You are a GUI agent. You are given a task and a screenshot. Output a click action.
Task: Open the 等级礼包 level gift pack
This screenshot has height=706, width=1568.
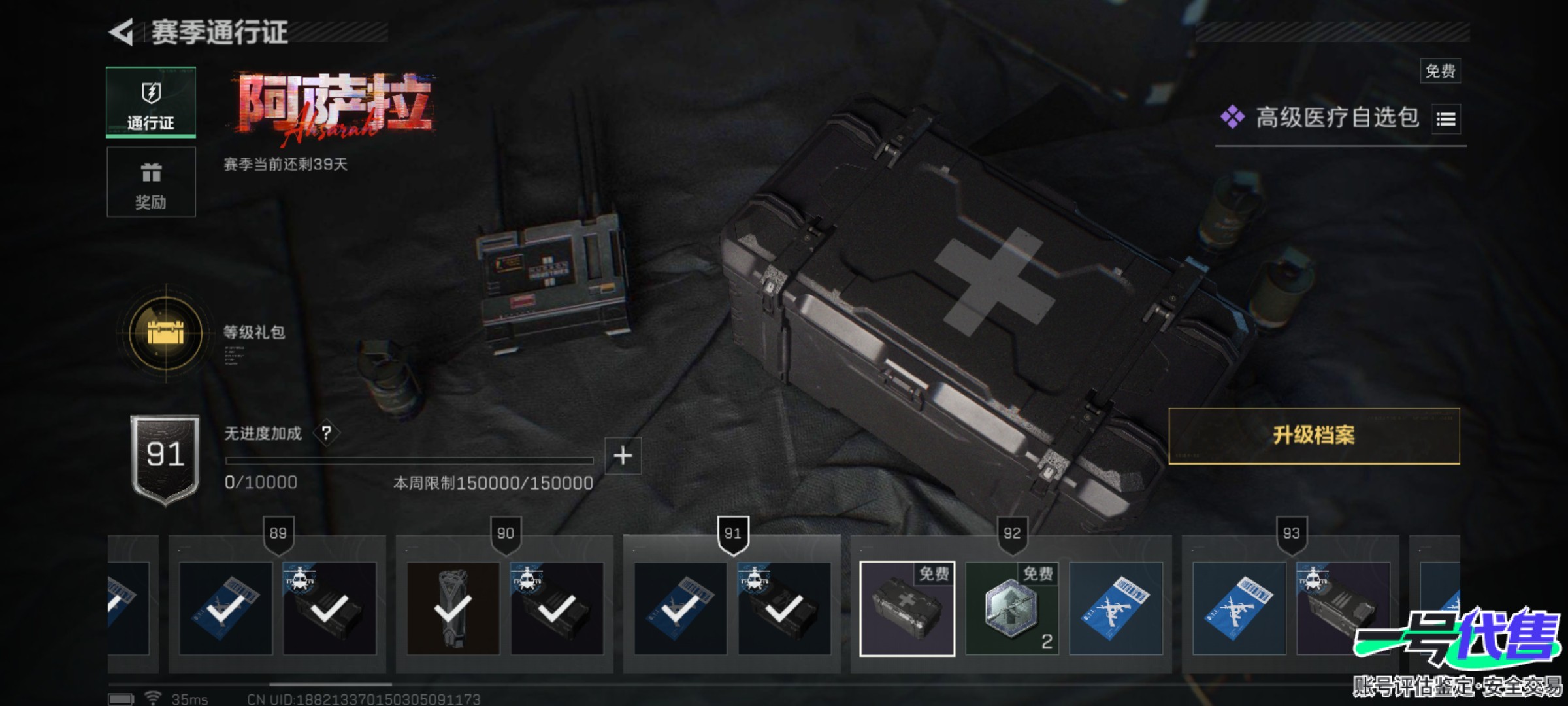[166, 333]
